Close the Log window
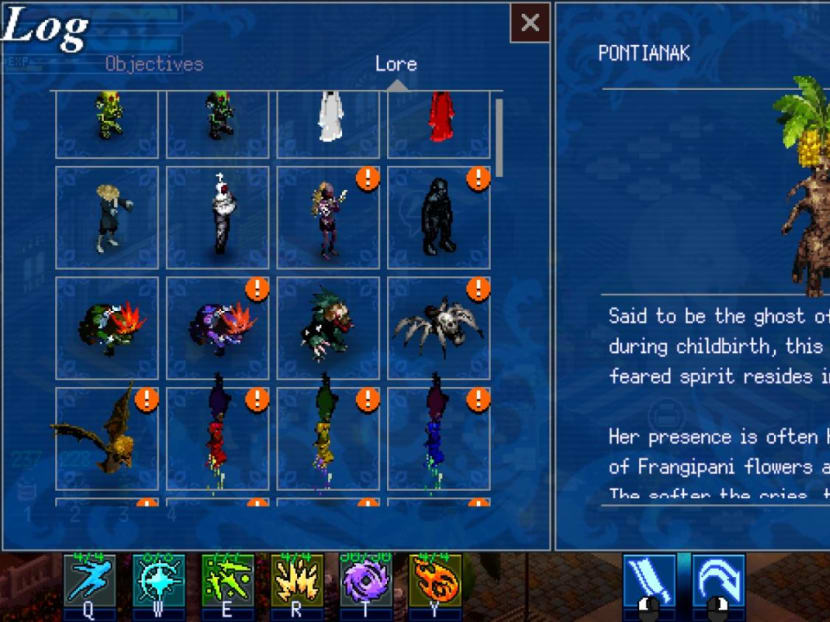 [x=530, y=23]
